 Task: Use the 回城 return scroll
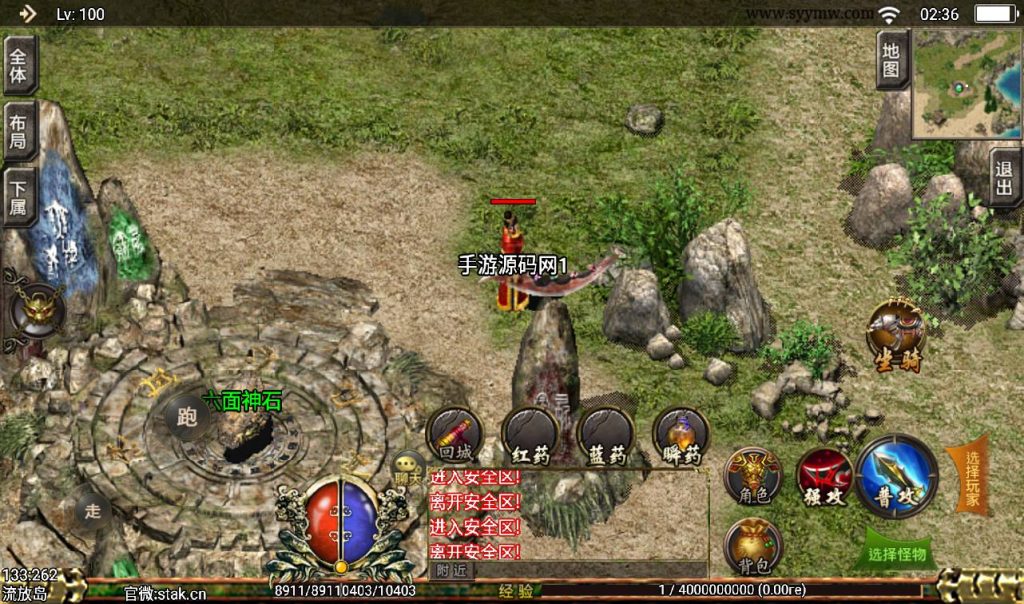(455, 435)
